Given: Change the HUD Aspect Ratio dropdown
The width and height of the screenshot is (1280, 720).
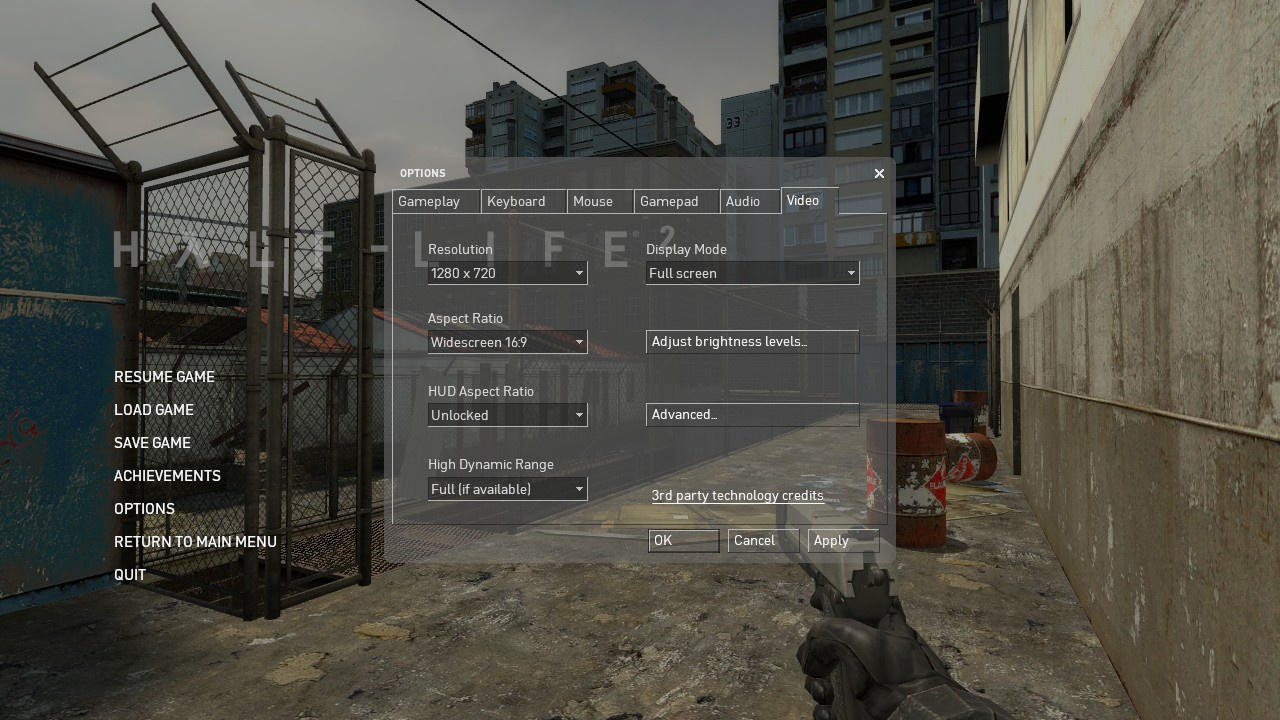Looking at the screenshot, I should pos(507,415).
